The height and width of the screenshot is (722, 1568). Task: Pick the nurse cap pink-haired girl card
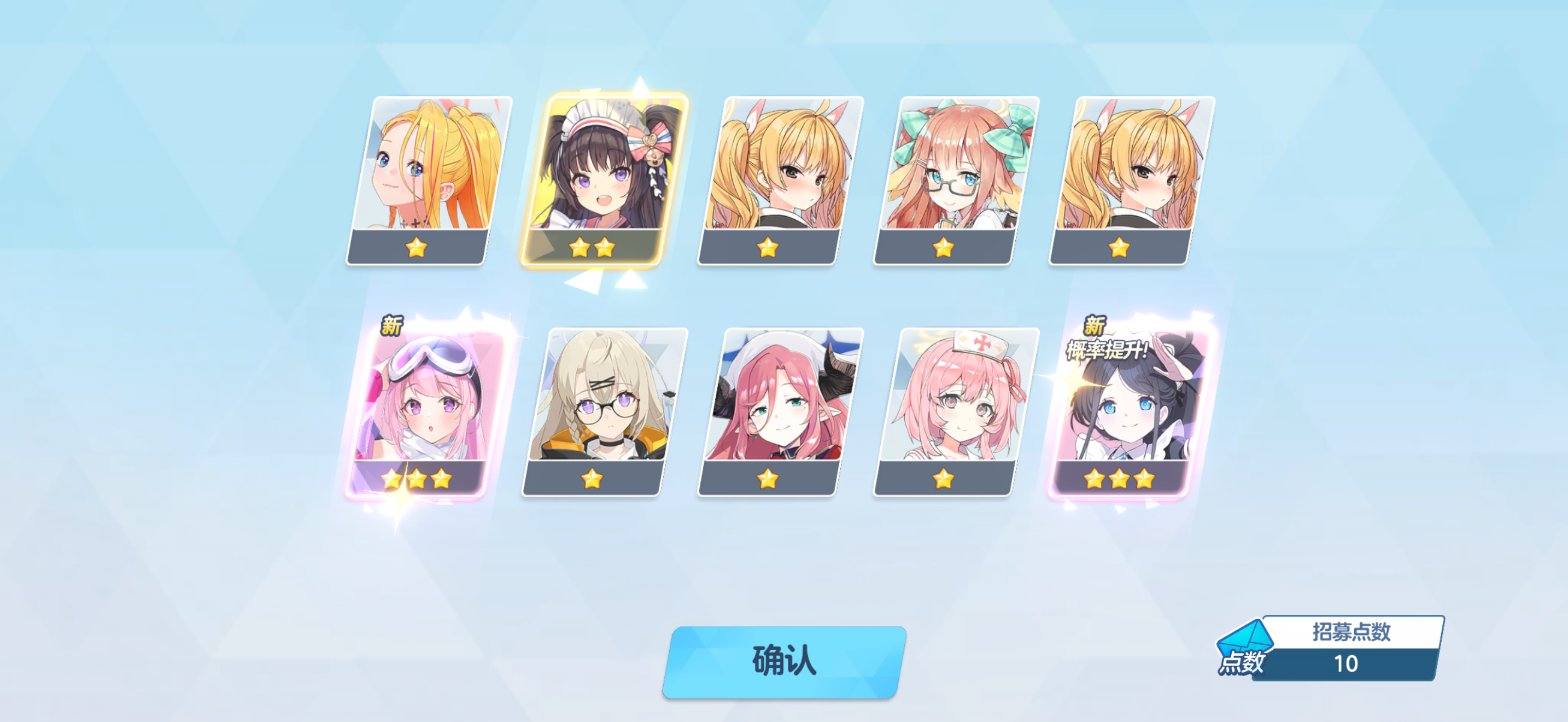pos(956,411)
